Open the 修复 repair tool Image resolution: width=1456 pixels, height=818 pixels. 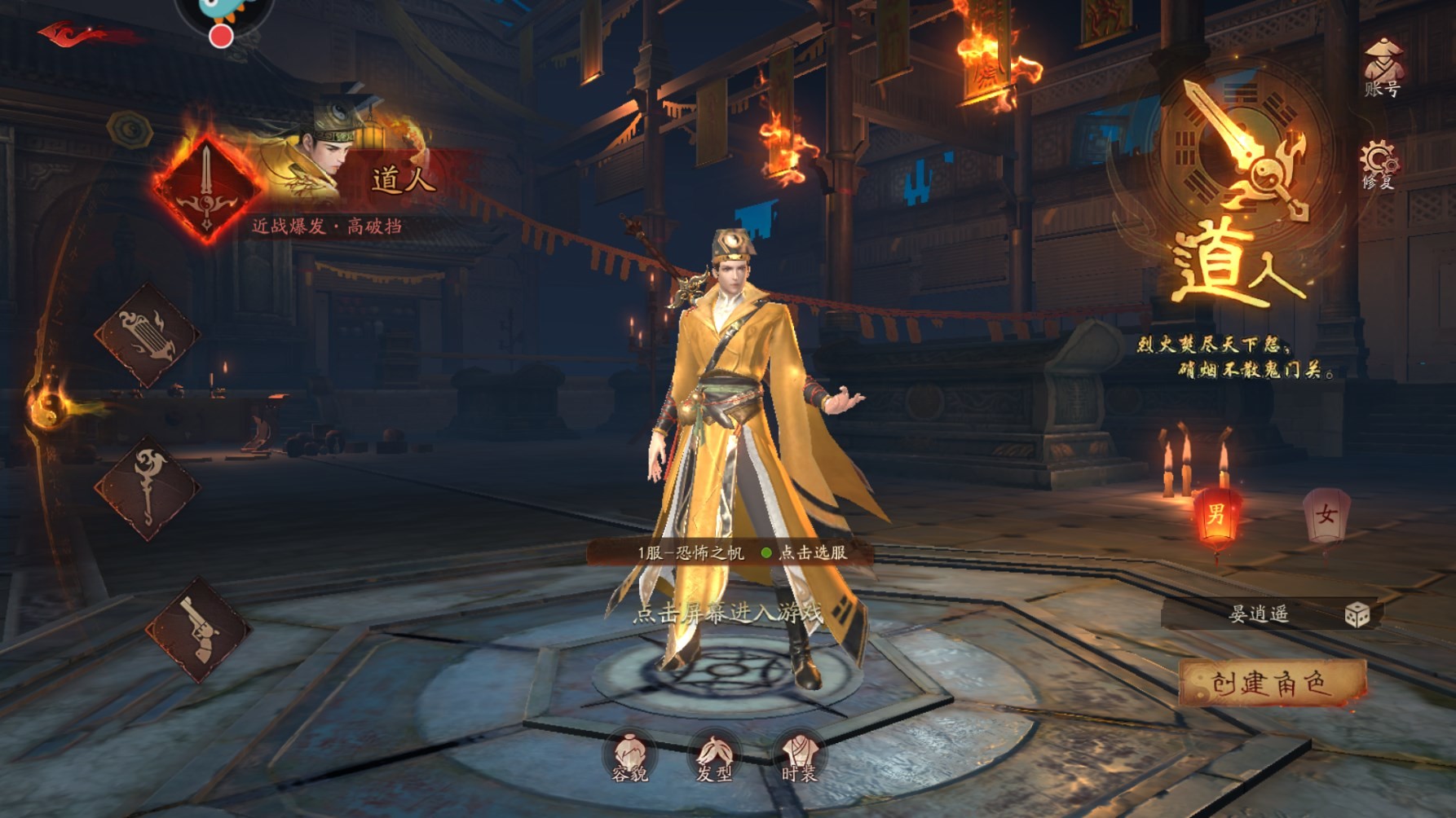pyautogui.click(x=1379, y=165)
